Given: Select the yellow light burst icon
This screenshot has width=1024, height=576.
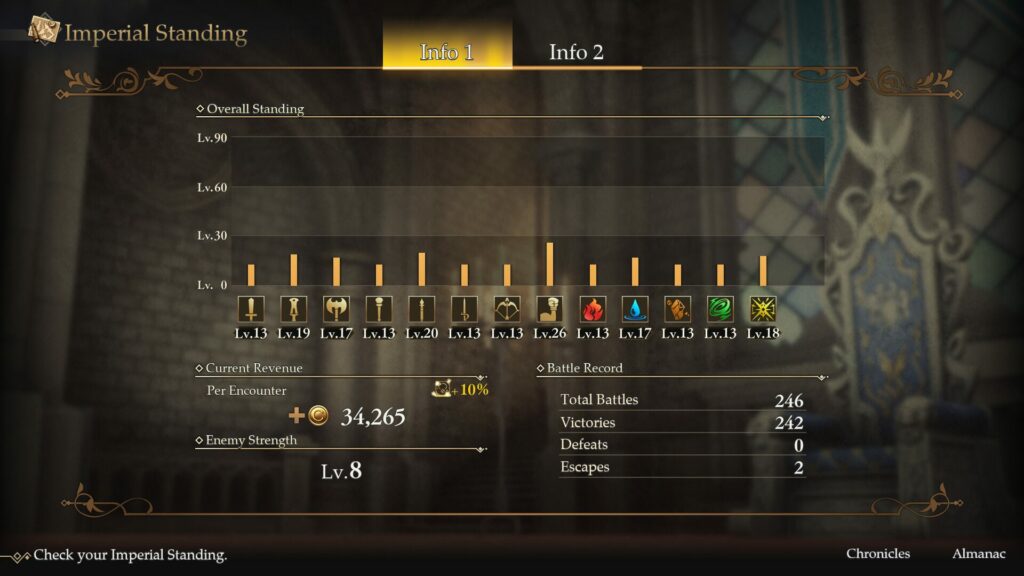Looking at the screenshot, I should pyautogui.click(x=763, y=308).
